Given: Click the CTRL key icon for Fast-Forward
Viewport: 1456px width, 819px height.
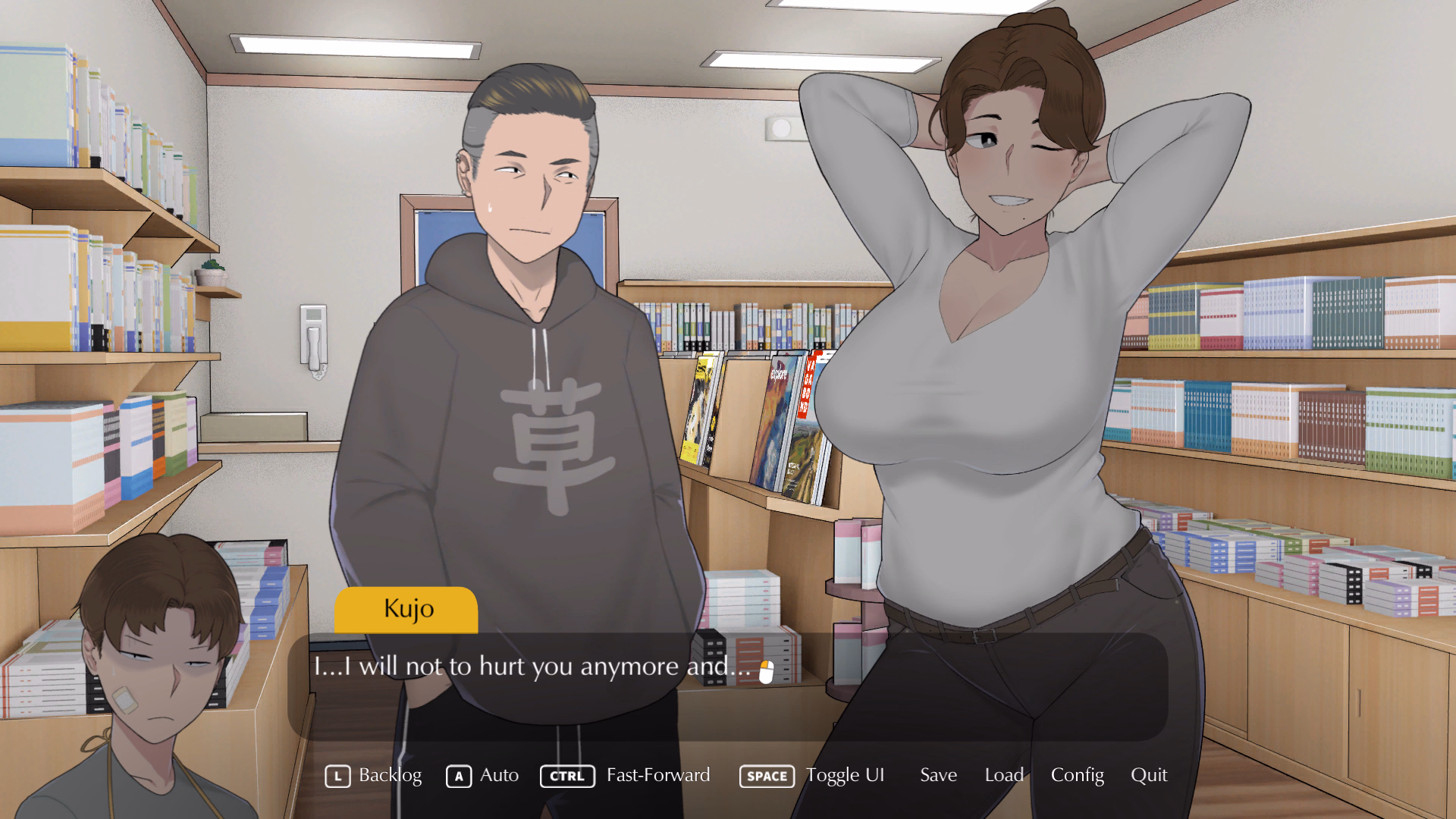Looking at the screenshot, I should tap(566, 775).
